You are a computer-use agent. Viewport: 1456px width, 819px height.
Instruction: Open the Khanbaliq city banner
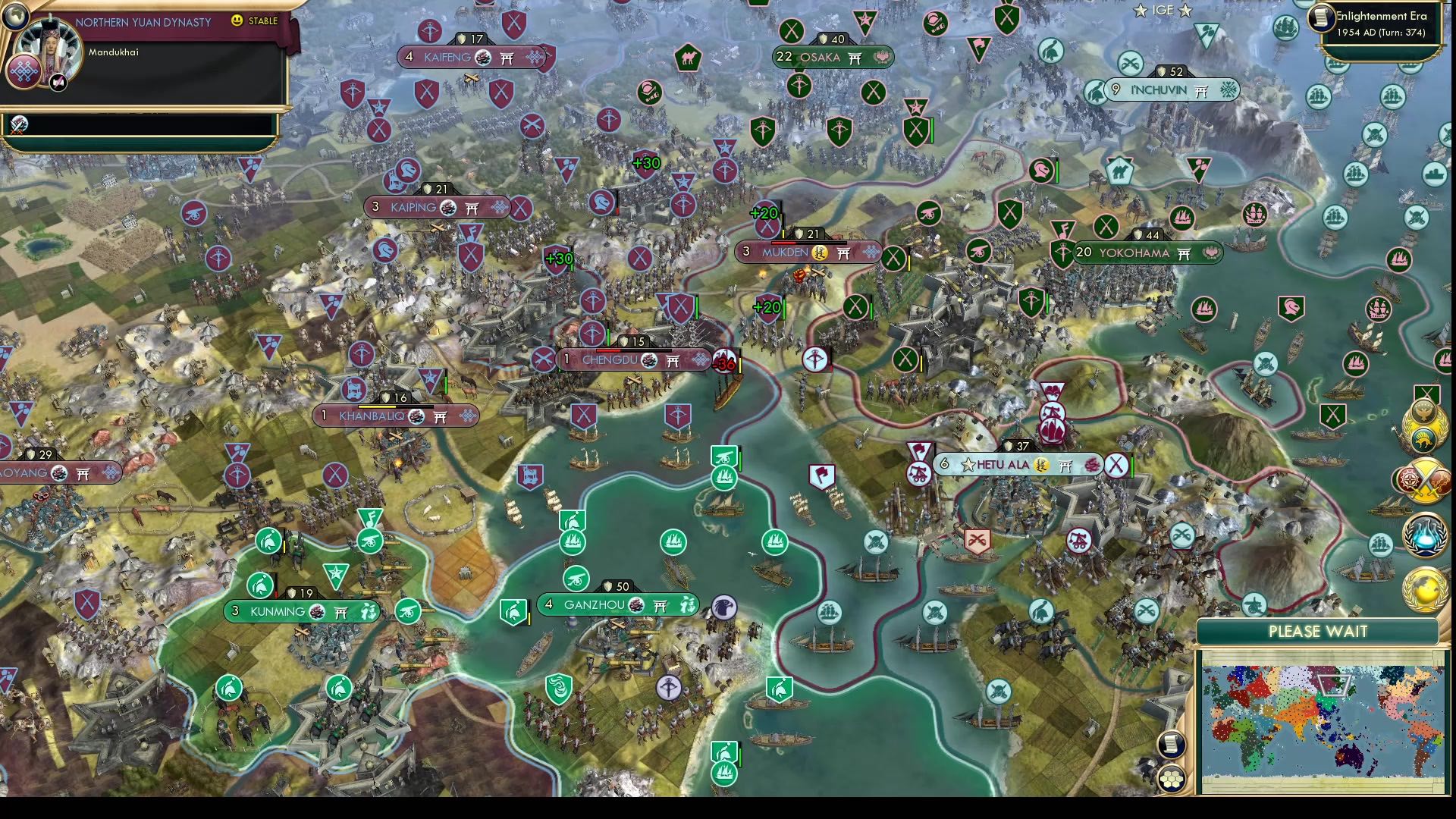tap(397, 415)
